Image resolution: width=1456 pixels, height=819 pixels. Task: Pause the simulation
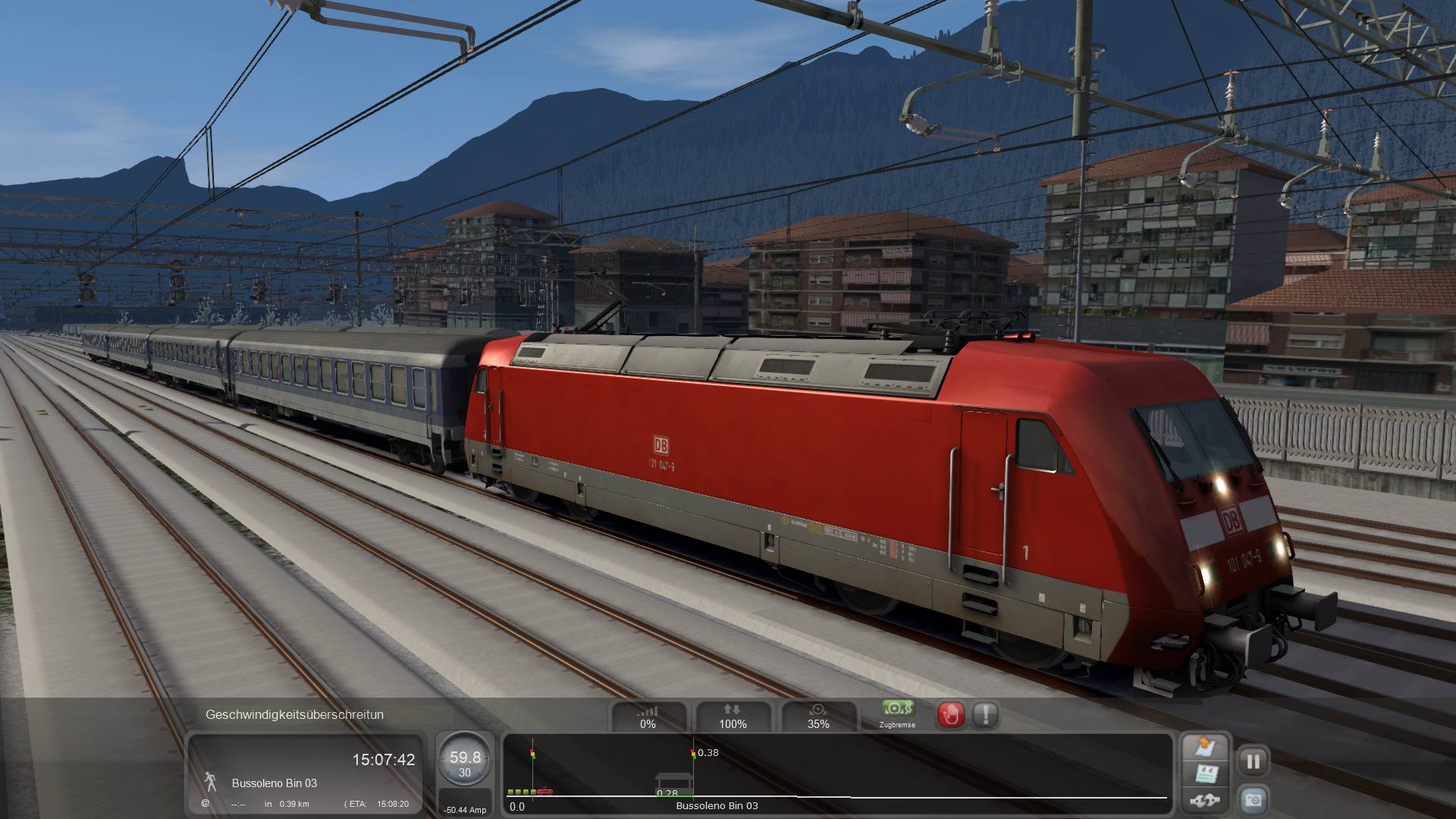click(1253, 761)
